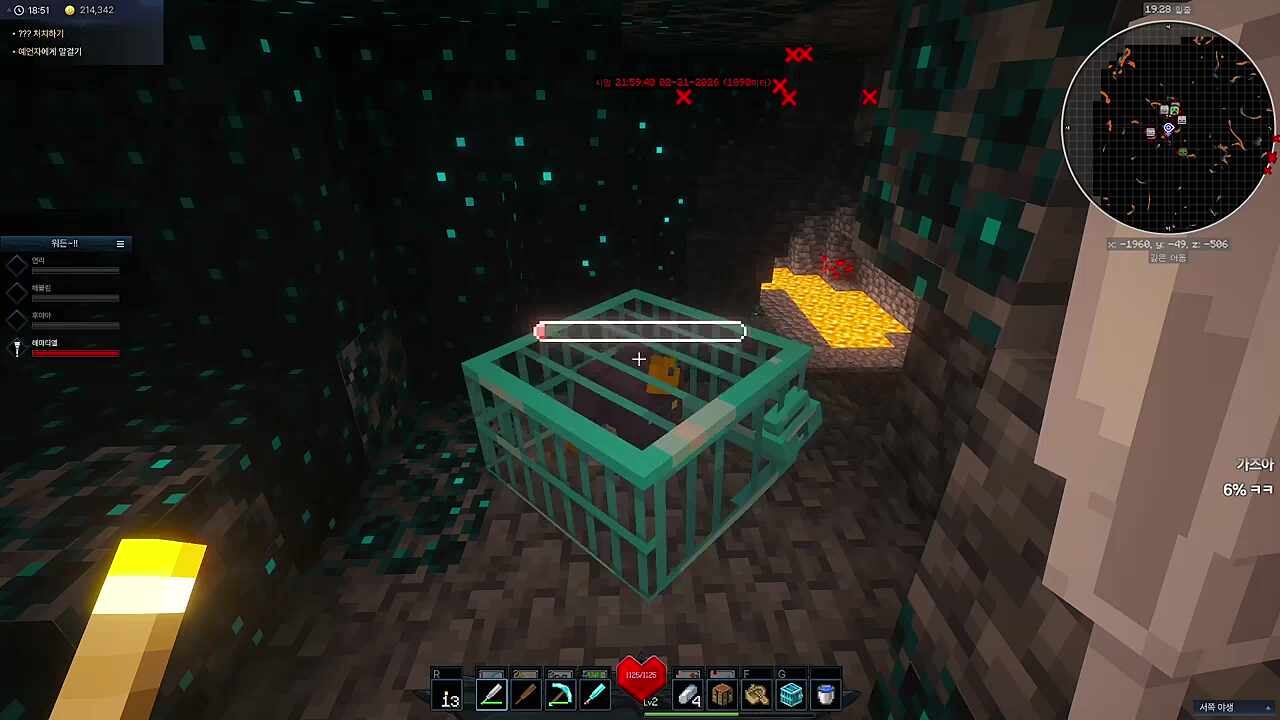
Task: Open the quest tracker's first objective
Action: click(41, 34)
